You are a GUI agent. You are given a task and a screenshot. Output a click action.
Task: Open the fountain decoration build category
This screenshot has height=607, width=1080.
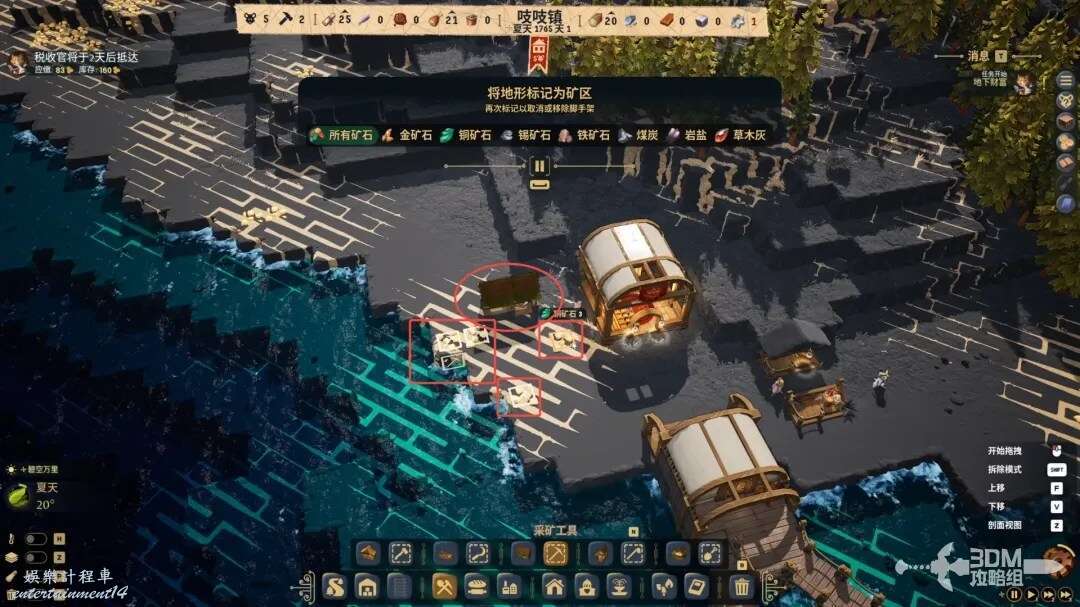tap(619, 587)
